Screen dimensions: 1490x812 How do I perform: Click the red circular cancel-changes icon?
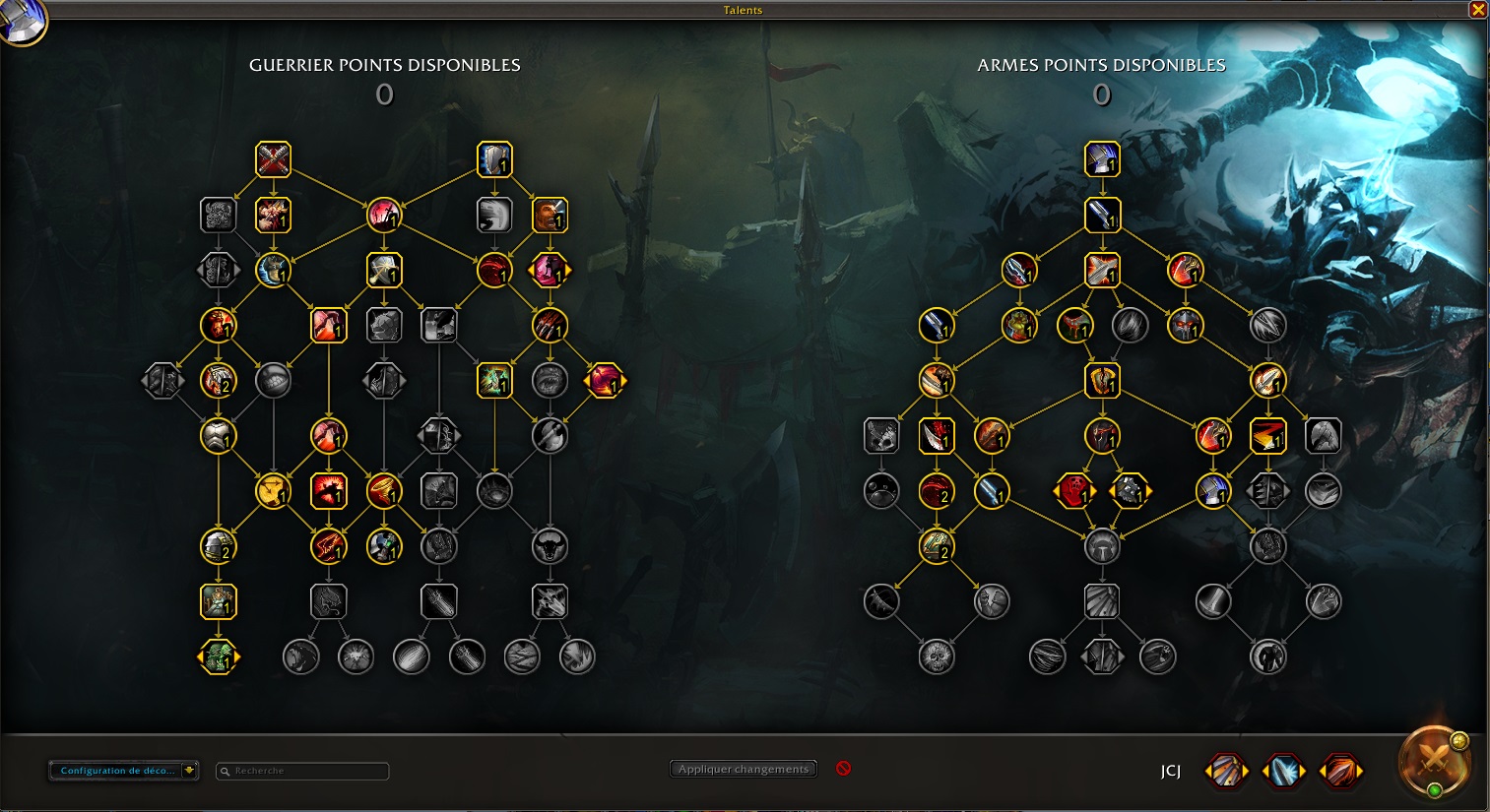[x=843, y=769]
